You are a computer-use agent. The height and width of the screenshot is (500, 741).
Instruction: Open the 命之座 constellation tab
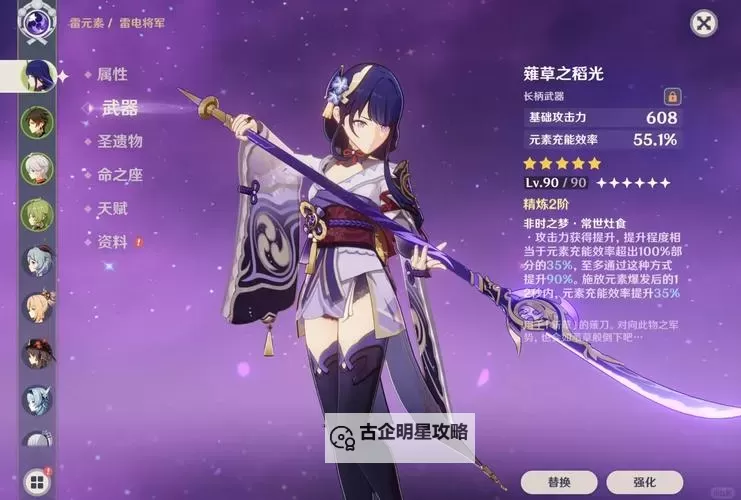click(x=120, y=175)
